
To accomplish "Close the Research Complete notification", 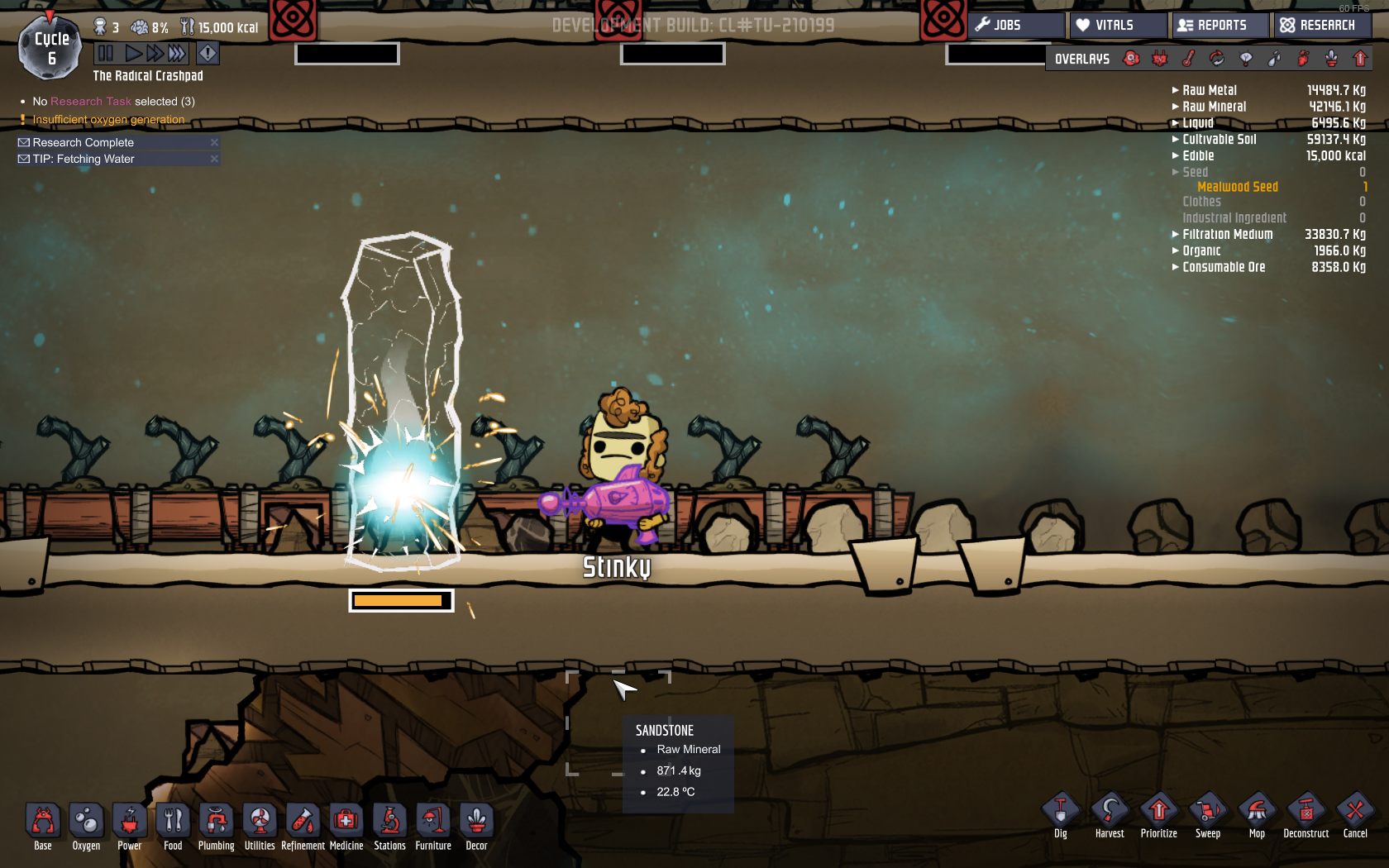I will tap(214, 142).
